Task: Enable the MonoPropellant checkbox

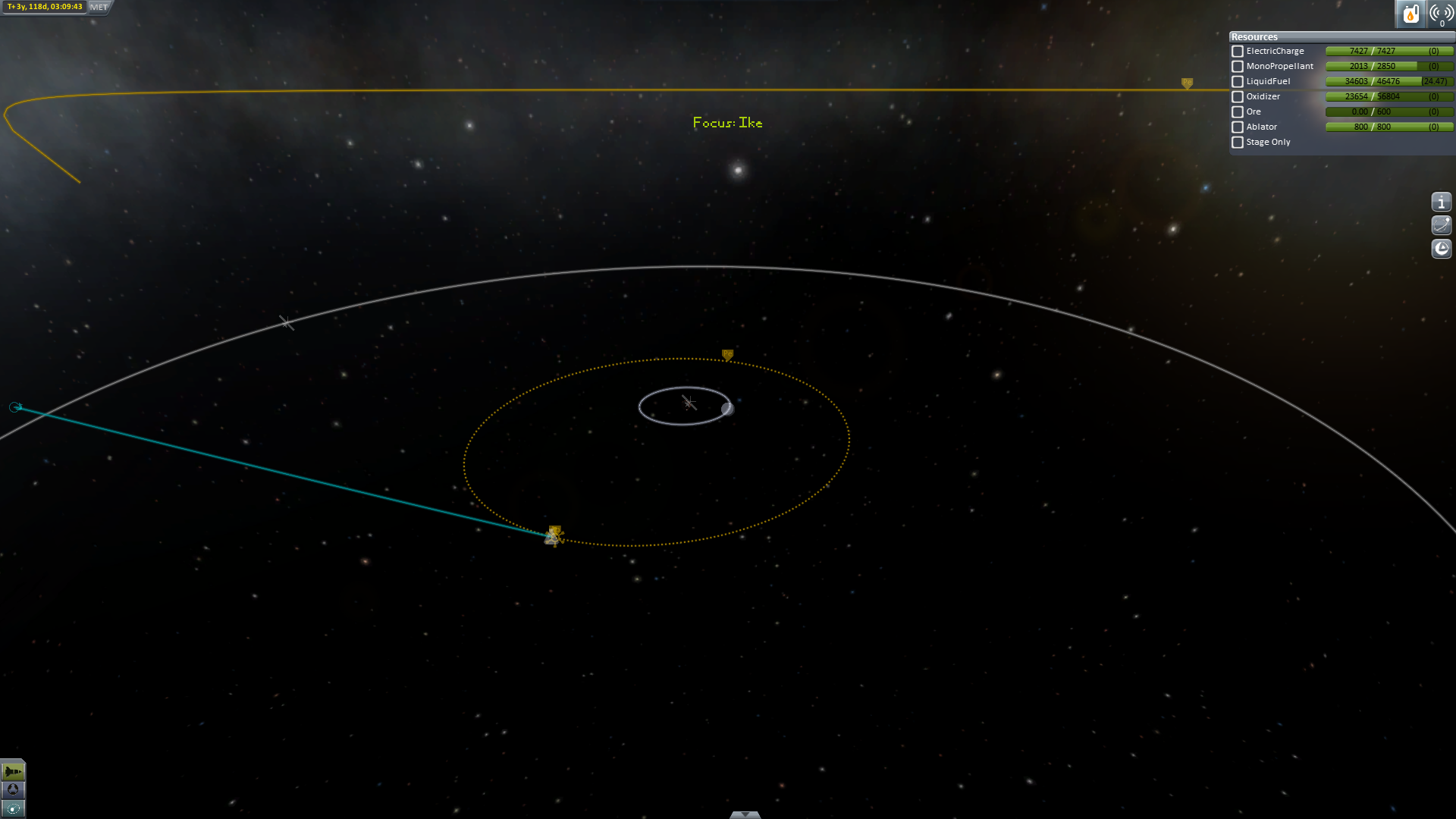Action: click(x=1238, y=67)
